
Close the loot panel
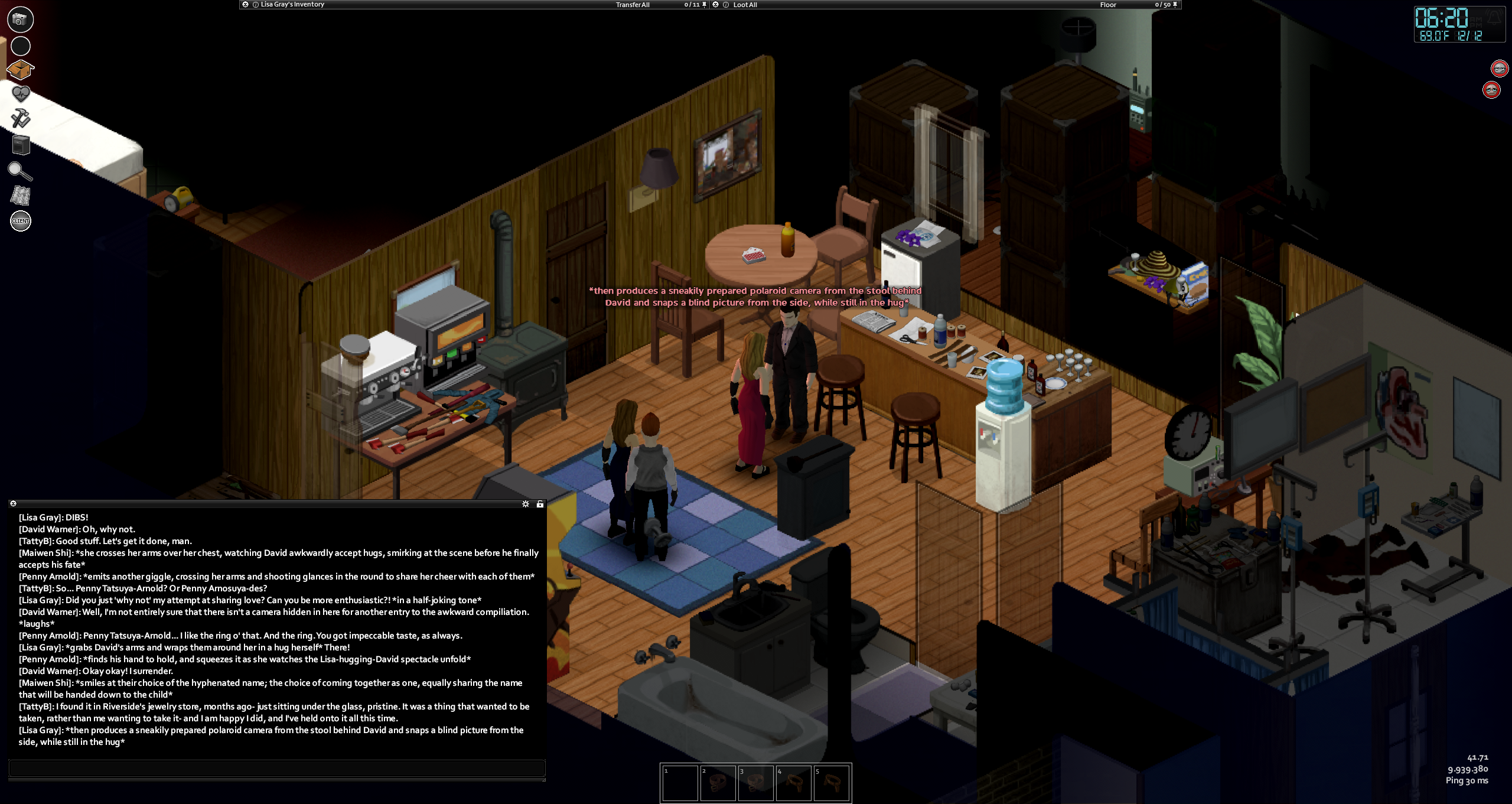pos(716,4)
